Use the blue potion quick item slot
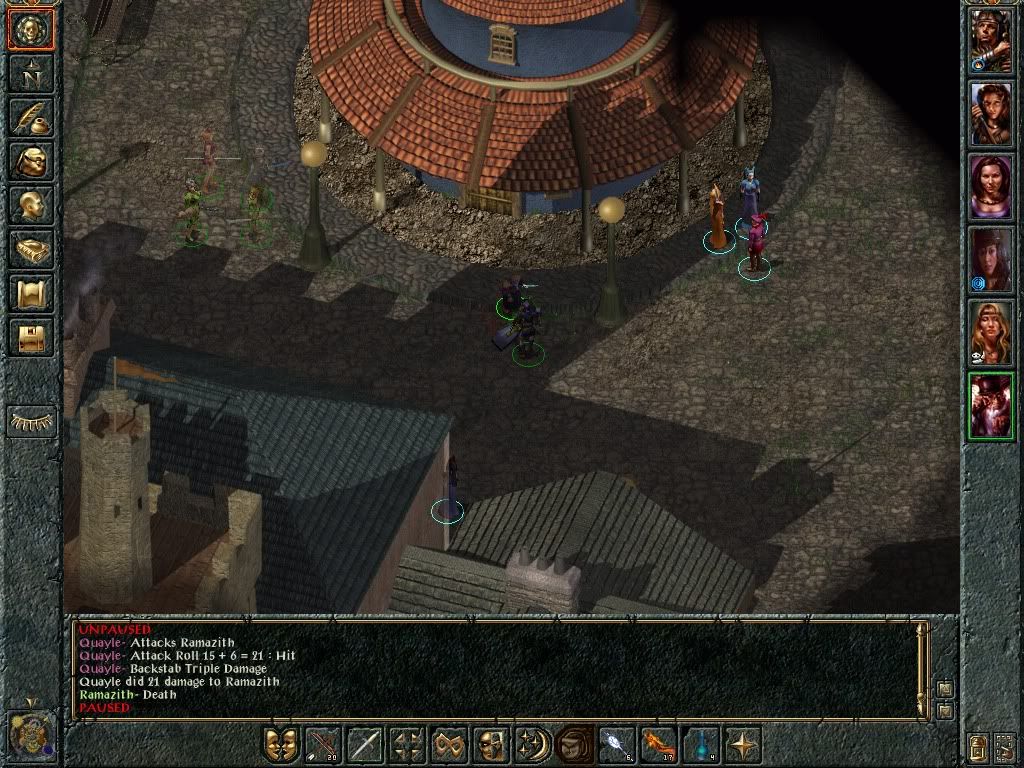The height and width of the screenshot is (768, 1024). point(701,745)
